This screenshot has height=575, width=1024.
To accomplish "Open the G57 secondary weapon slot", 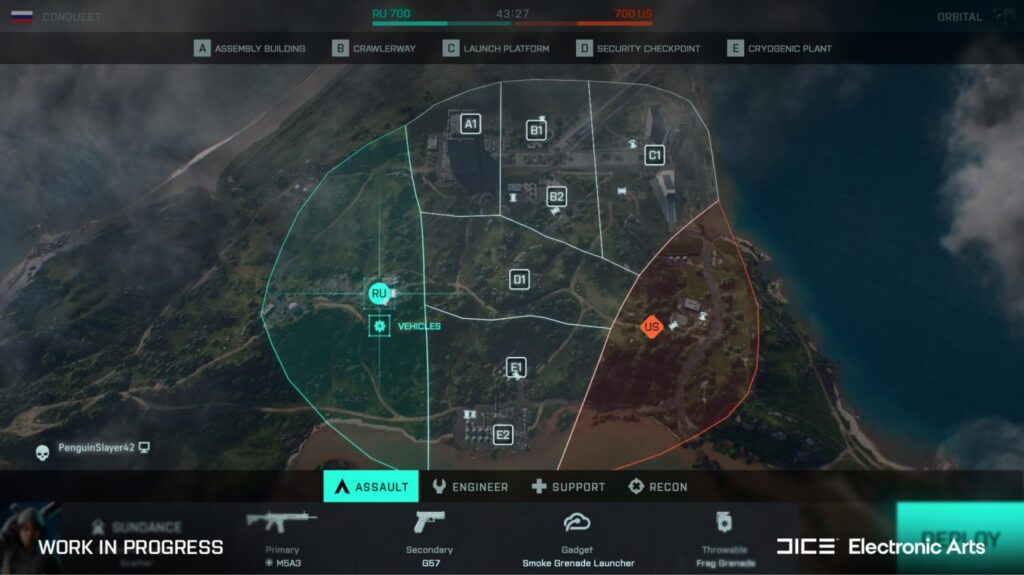I will click(x=429, y=538).
